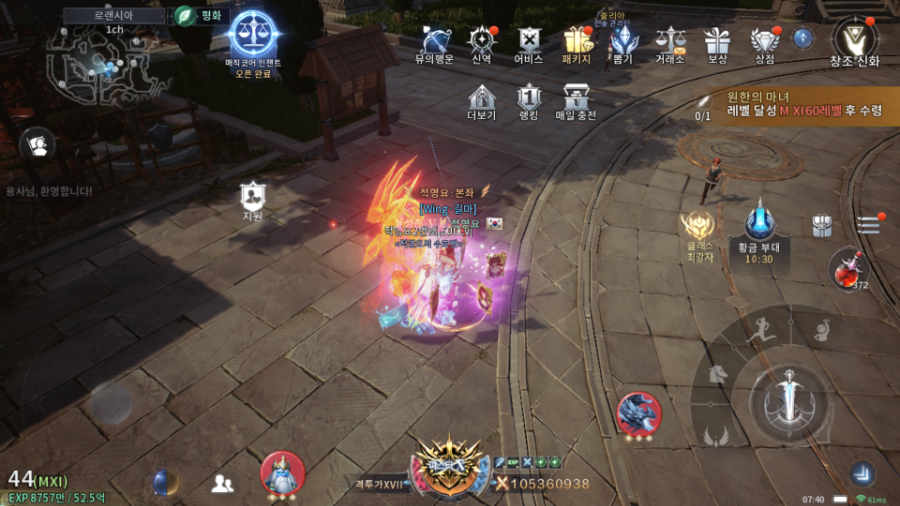Expand the 더보기 more menu
This screenshot has width=900, height=506.
482,98
